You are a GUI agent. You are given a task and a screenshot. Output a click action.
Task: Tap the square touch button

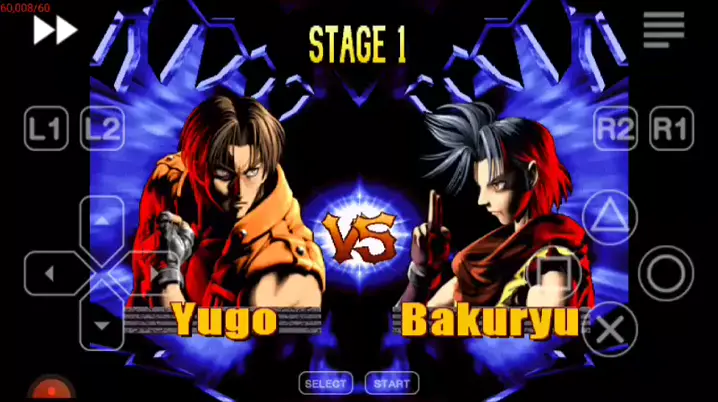555,273
